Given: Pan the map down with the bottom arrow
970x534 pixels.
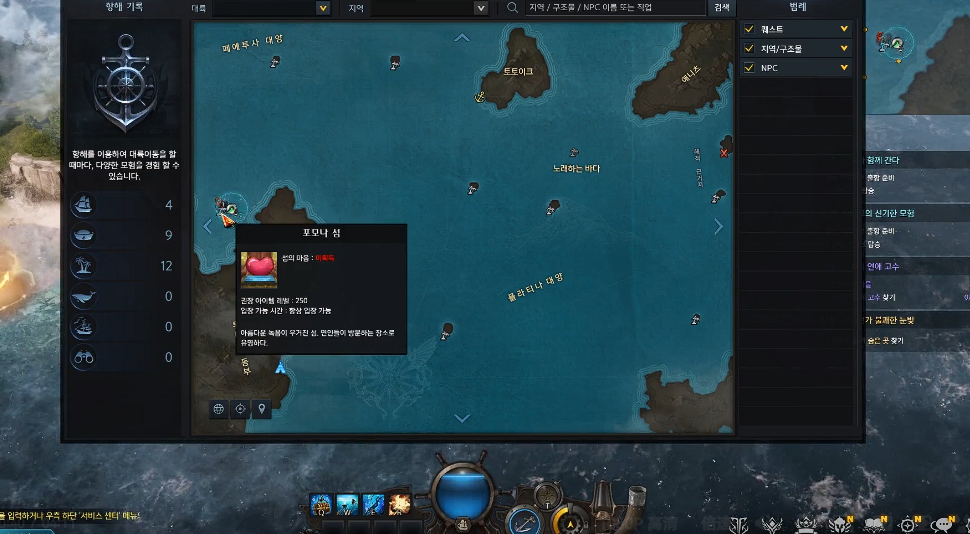Looking at the screenshot, I should tap(462, 418).
